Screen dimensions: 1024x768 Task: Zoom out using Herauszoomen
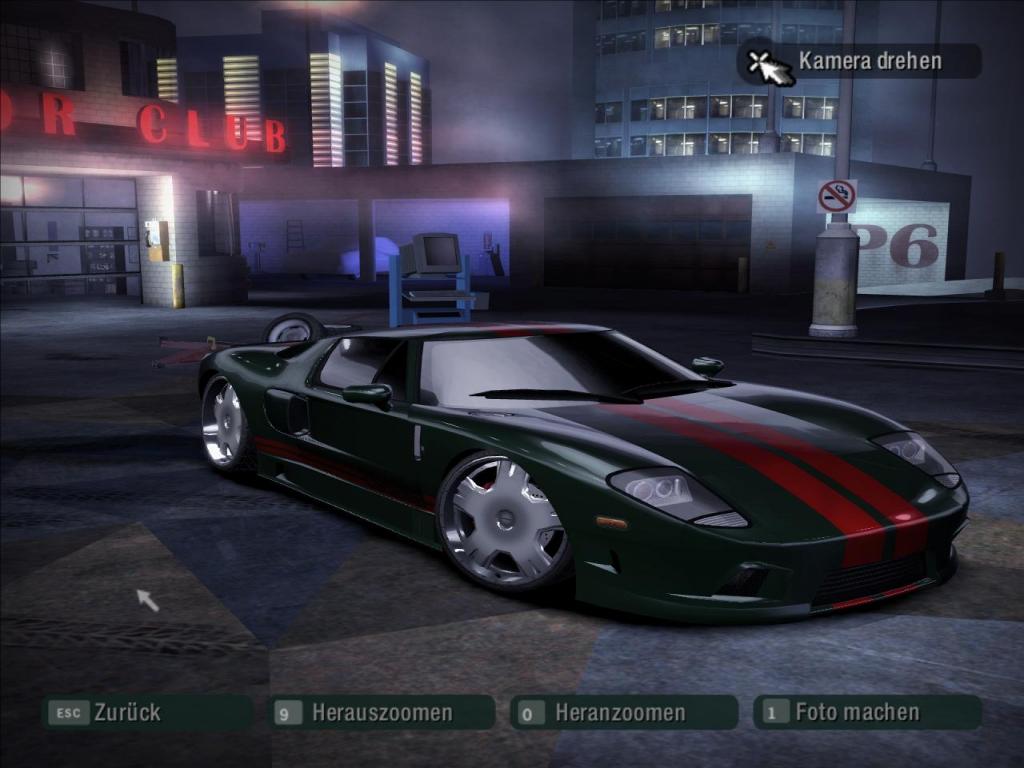point(382,713)
